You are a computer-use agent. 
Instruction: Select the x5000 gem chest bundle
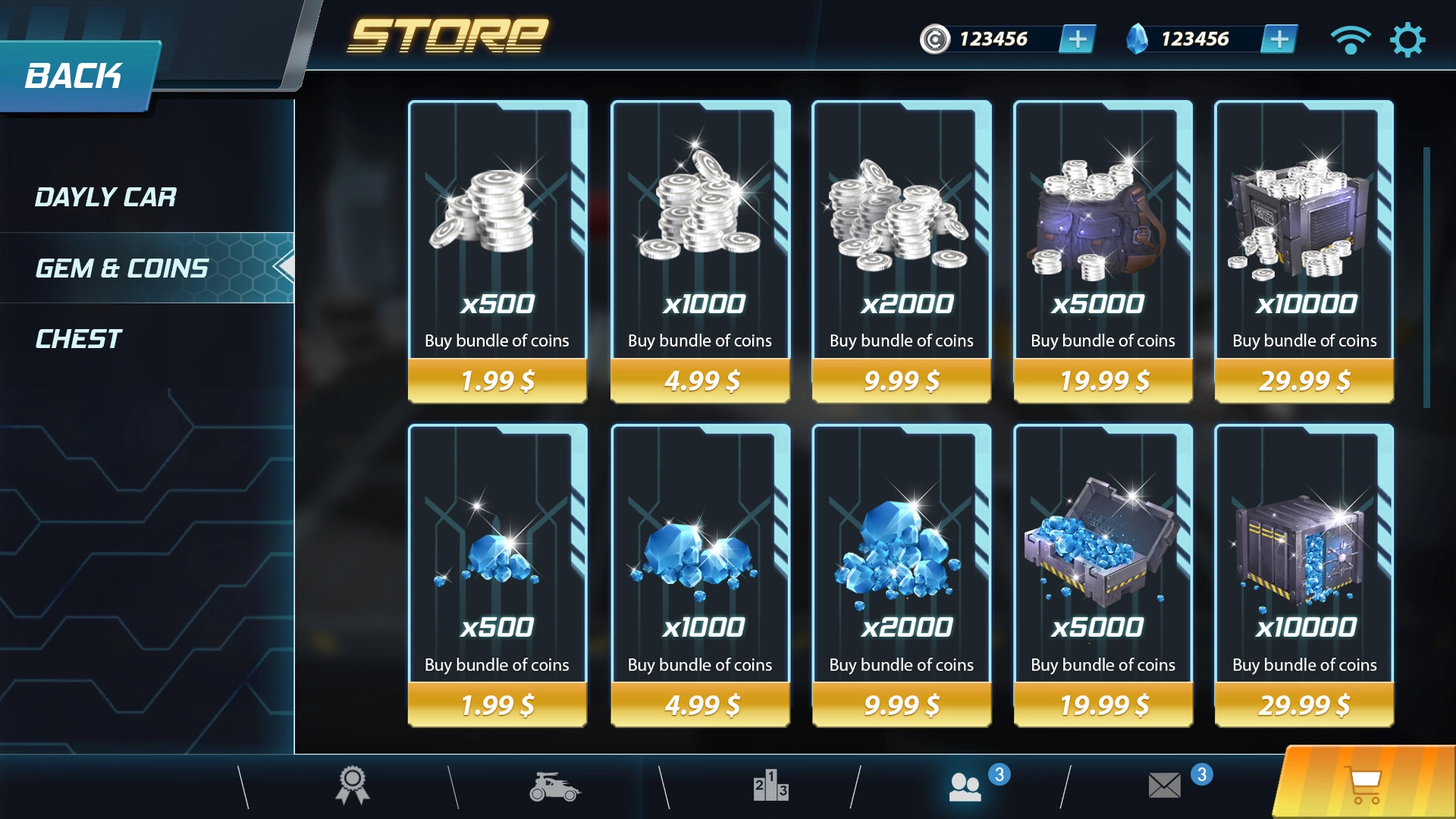(x=1103, y=704)
